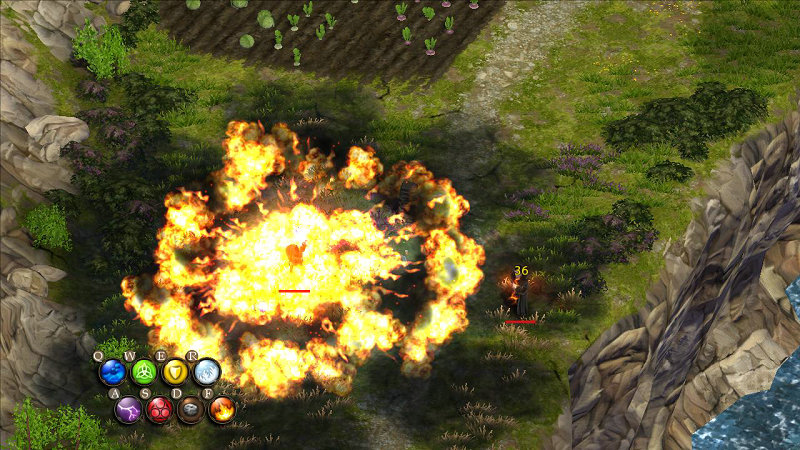Choose the red arcane element orb

click(x=159, y=409)
